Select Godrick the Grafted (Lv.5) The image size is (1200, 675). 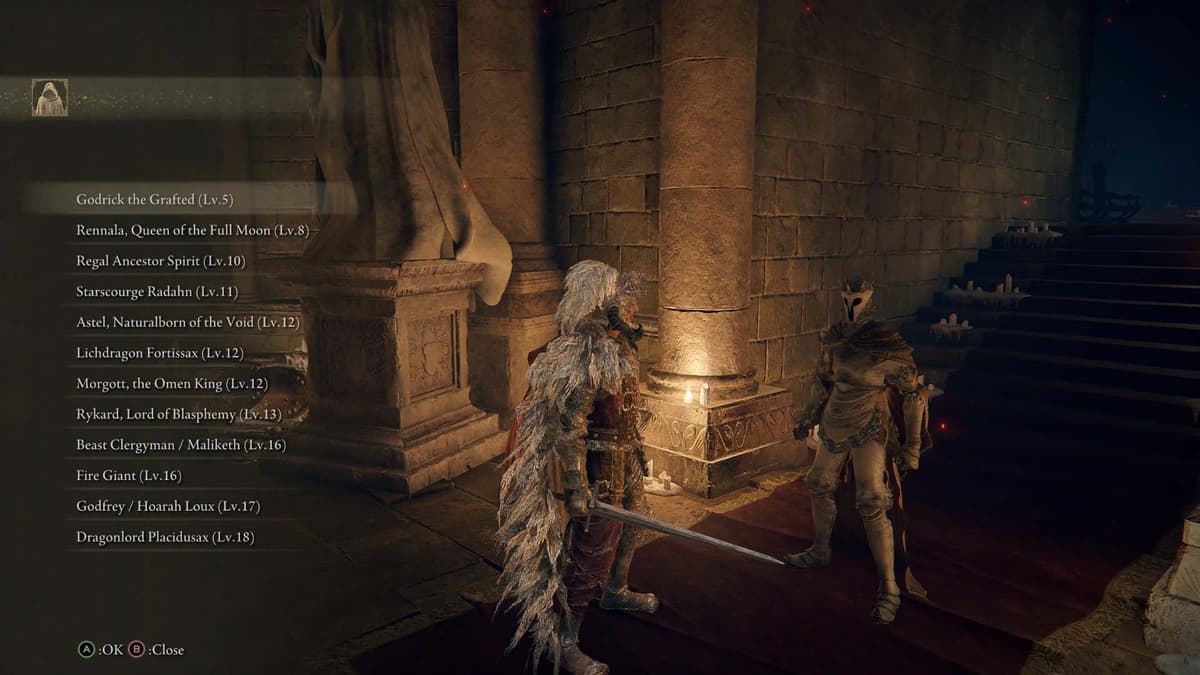click(154, 199)
